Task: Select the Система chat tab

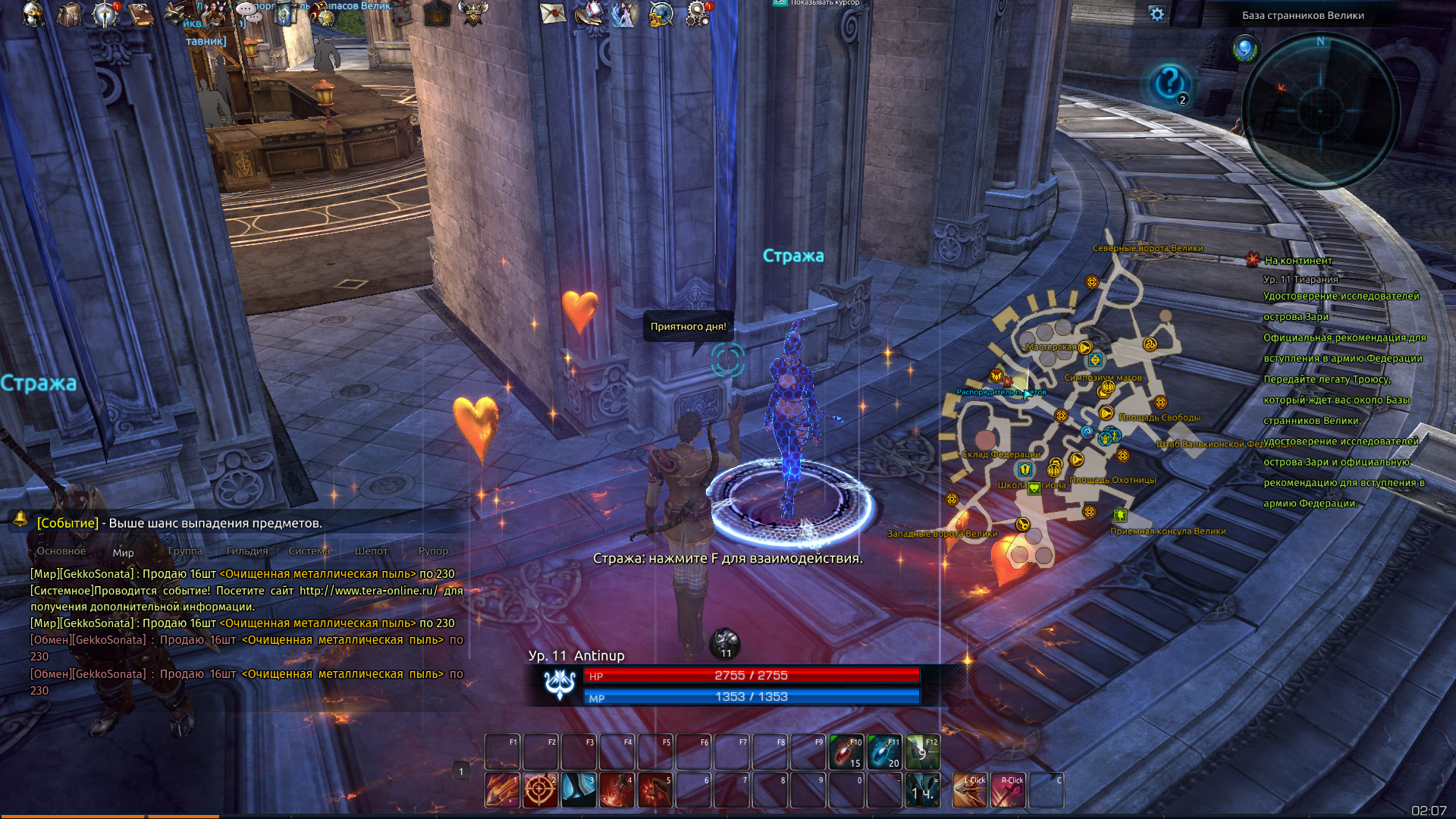Action: click(309, 551)
